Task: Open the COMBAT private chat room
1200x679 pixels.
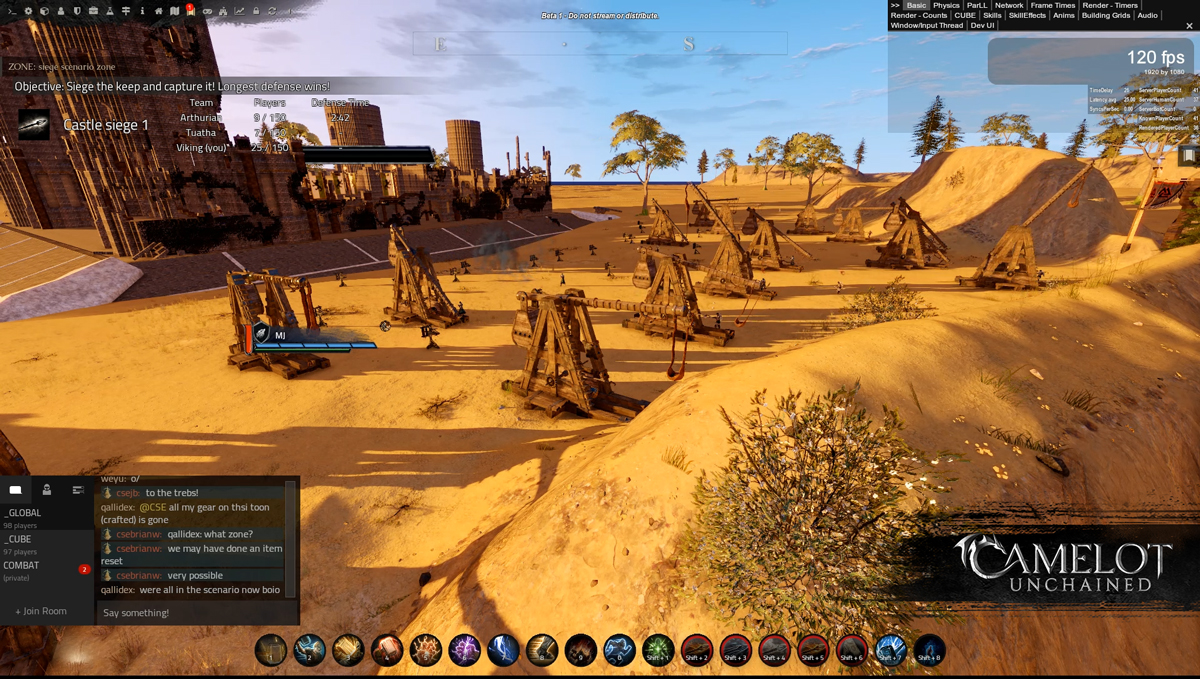Action: (22, 565)
